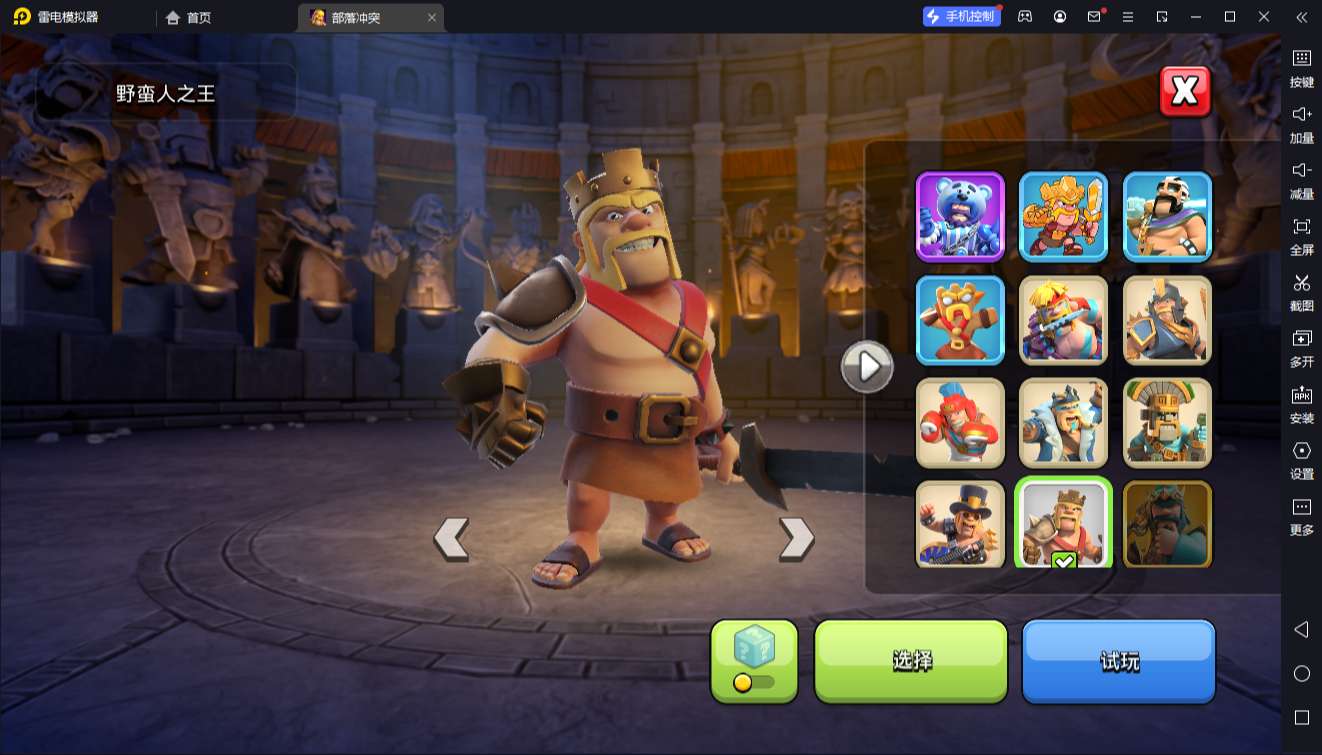1322x755 pixels.
Task: Select the gingerbread king skin
Action: click(x=960, y=319)
